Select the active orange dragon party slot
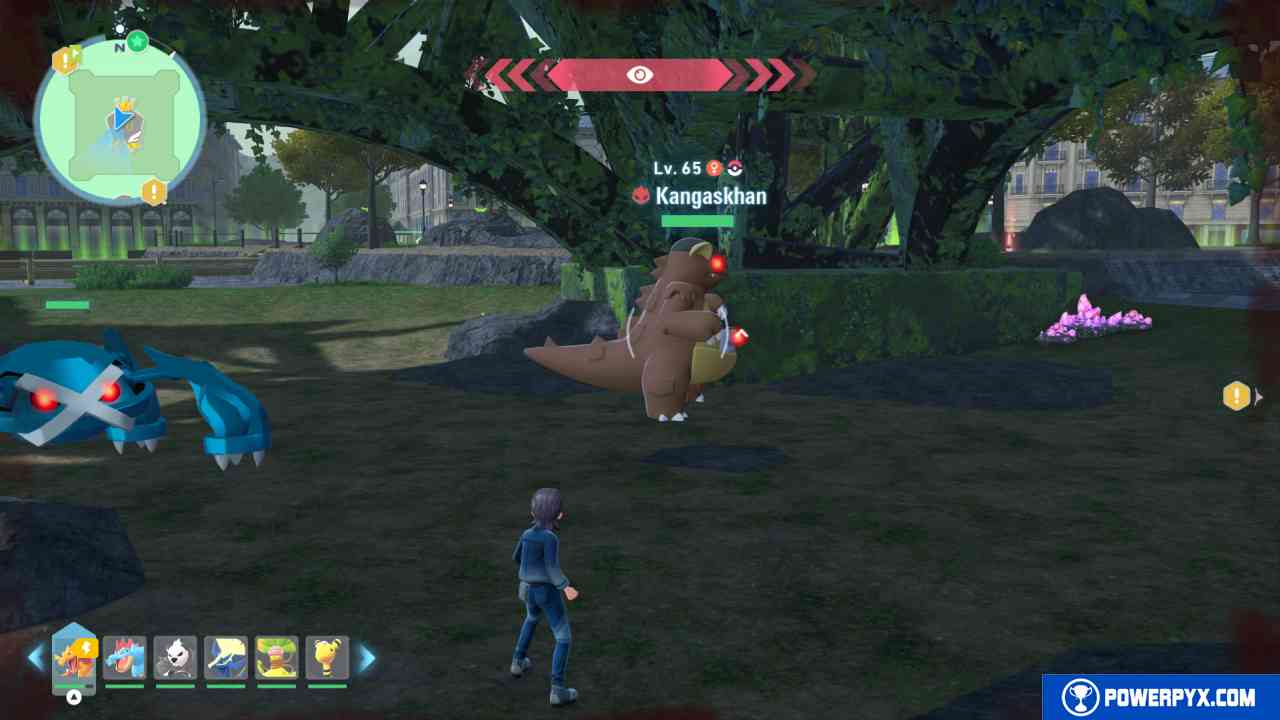 74,657
